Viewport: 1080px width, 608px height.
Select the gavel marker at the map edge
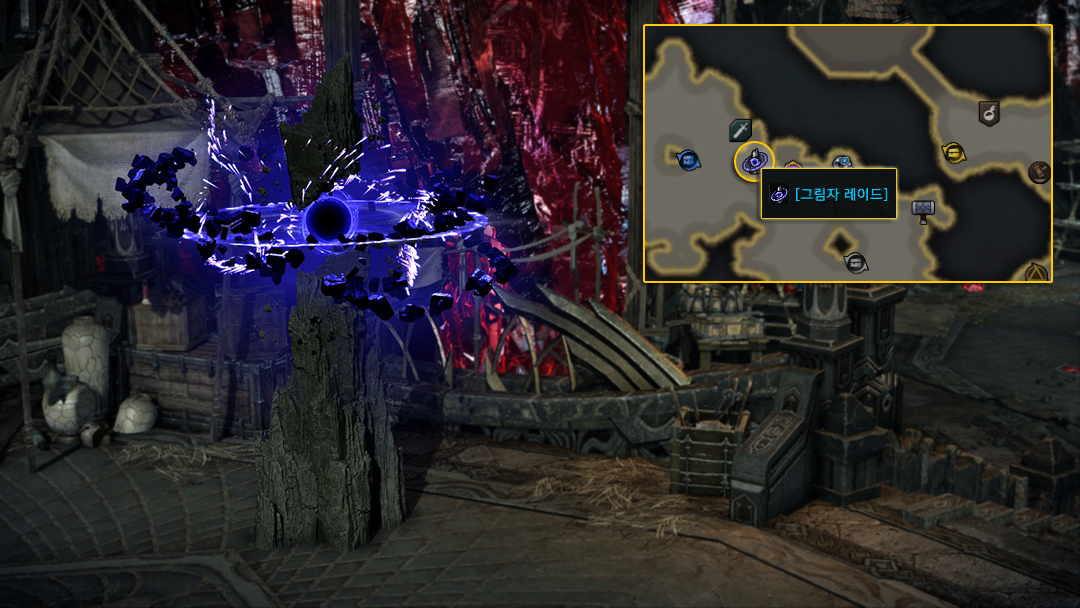[x=1039, y=172]
